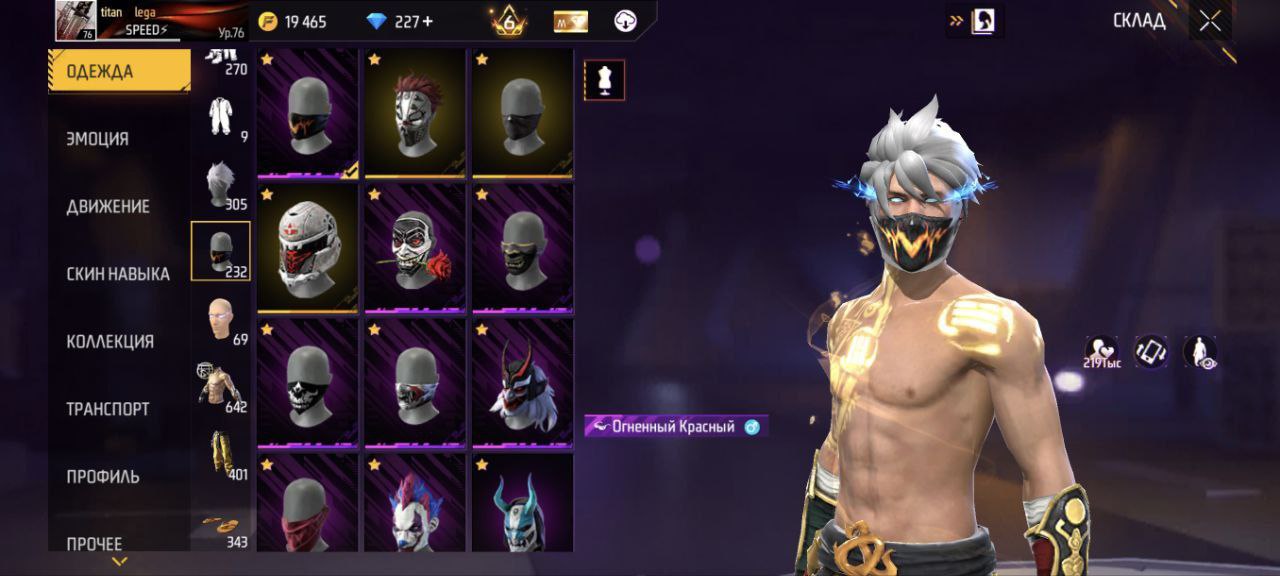Switch to ТРАНСПОРТ vehicles tab
This screenshot has height=576, width=1280.
pyautogui.click(x=108, y=409)
